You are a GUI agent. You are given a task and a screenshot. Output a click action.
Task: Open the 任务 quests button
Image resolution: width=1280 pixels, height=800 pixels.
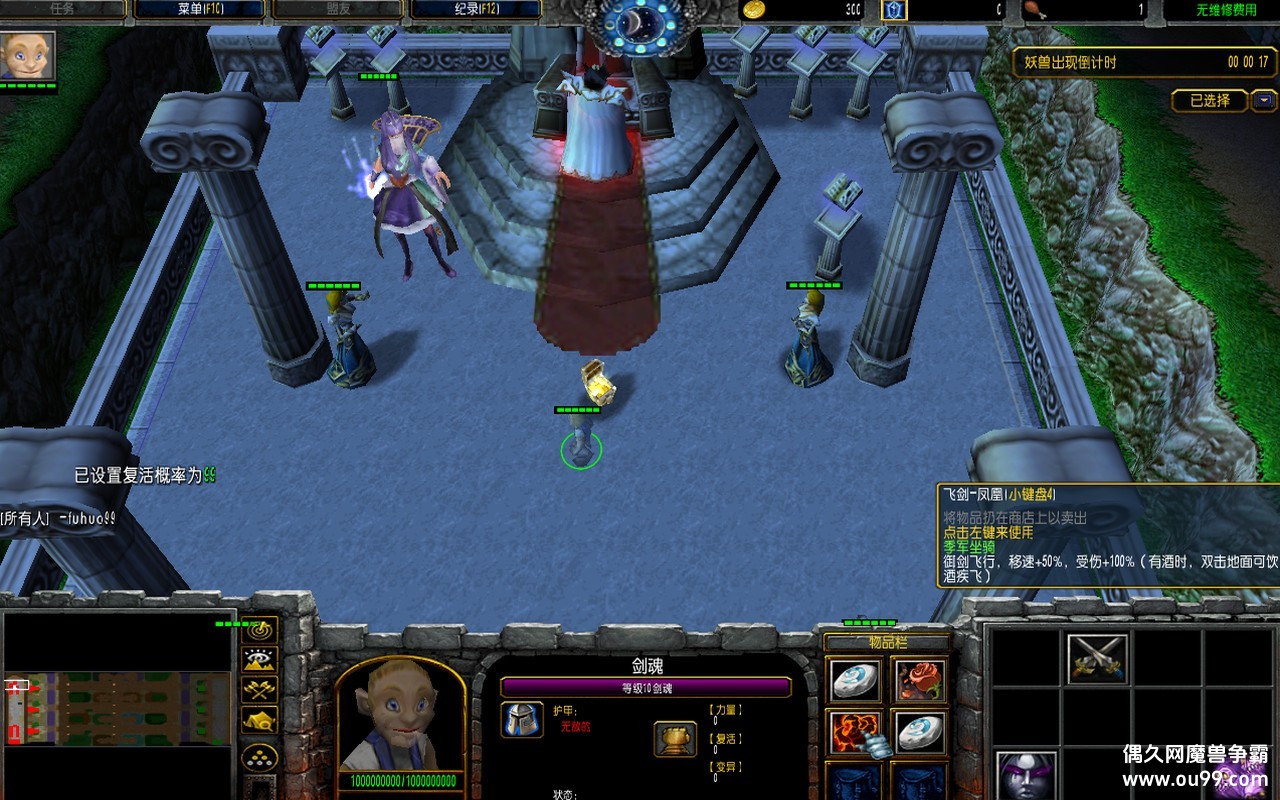[63, 10]
